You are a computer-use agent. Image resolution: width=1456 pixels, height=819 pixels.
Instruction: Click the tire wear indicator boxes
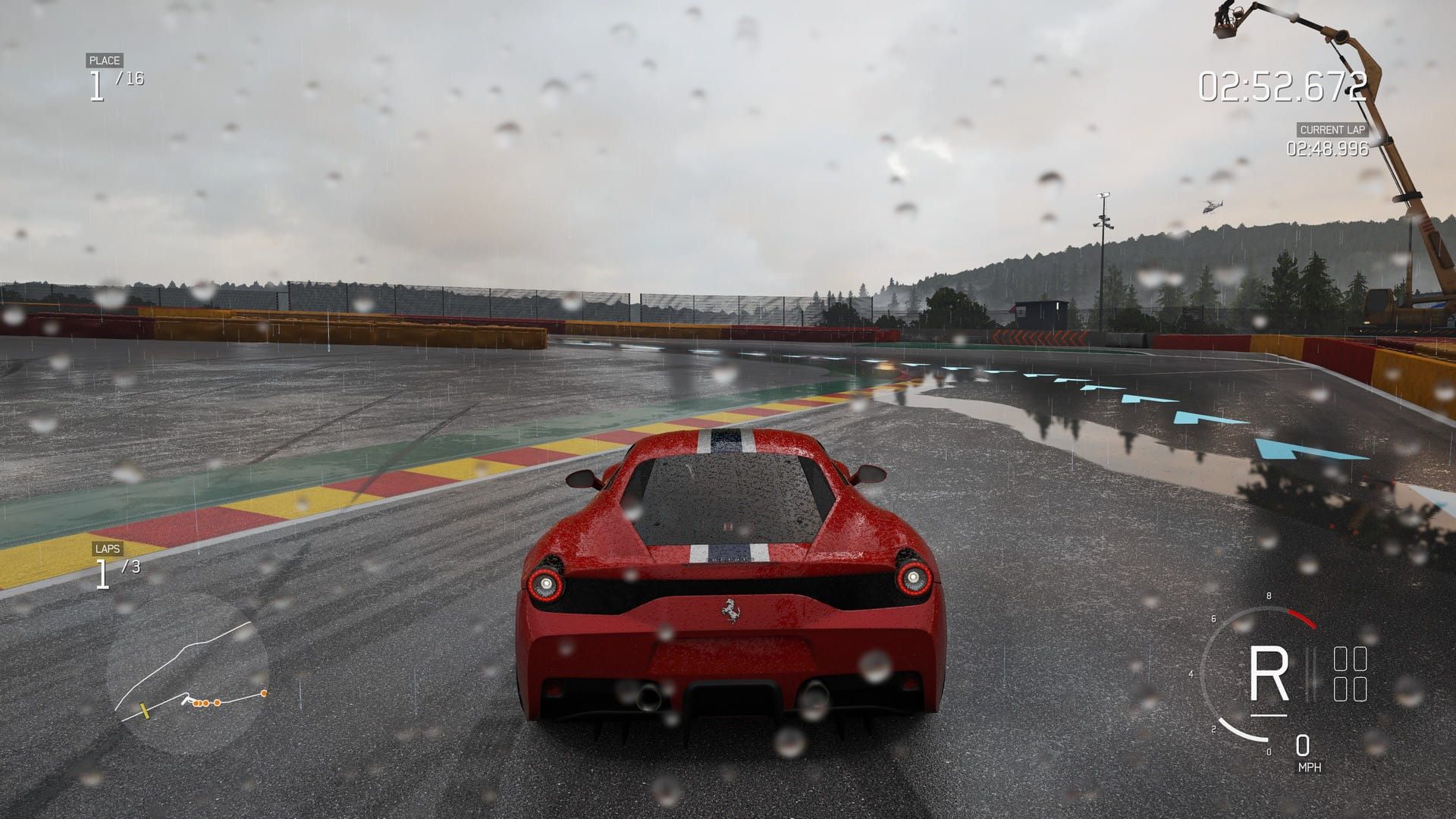1351,673
